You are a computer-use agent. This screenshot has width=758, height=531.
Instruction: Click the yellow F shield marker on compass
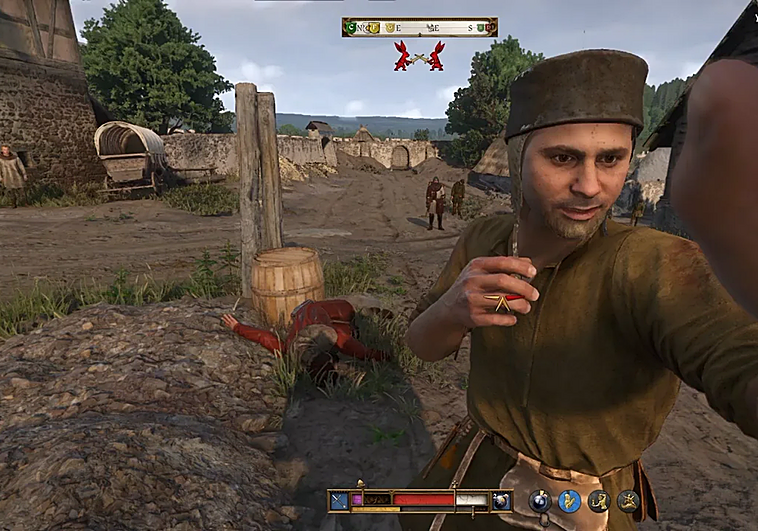pyautogui.click(x=374, y=28)
